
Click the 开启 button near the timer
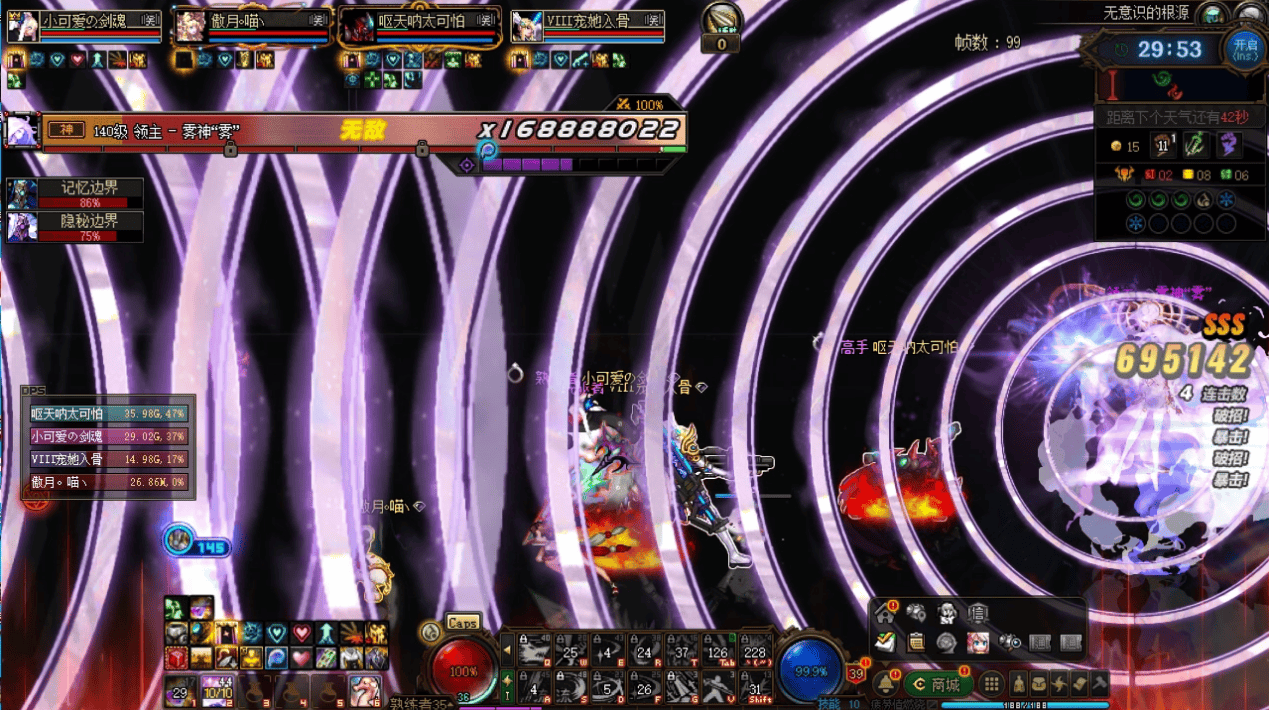click(x=1245, y=48)
